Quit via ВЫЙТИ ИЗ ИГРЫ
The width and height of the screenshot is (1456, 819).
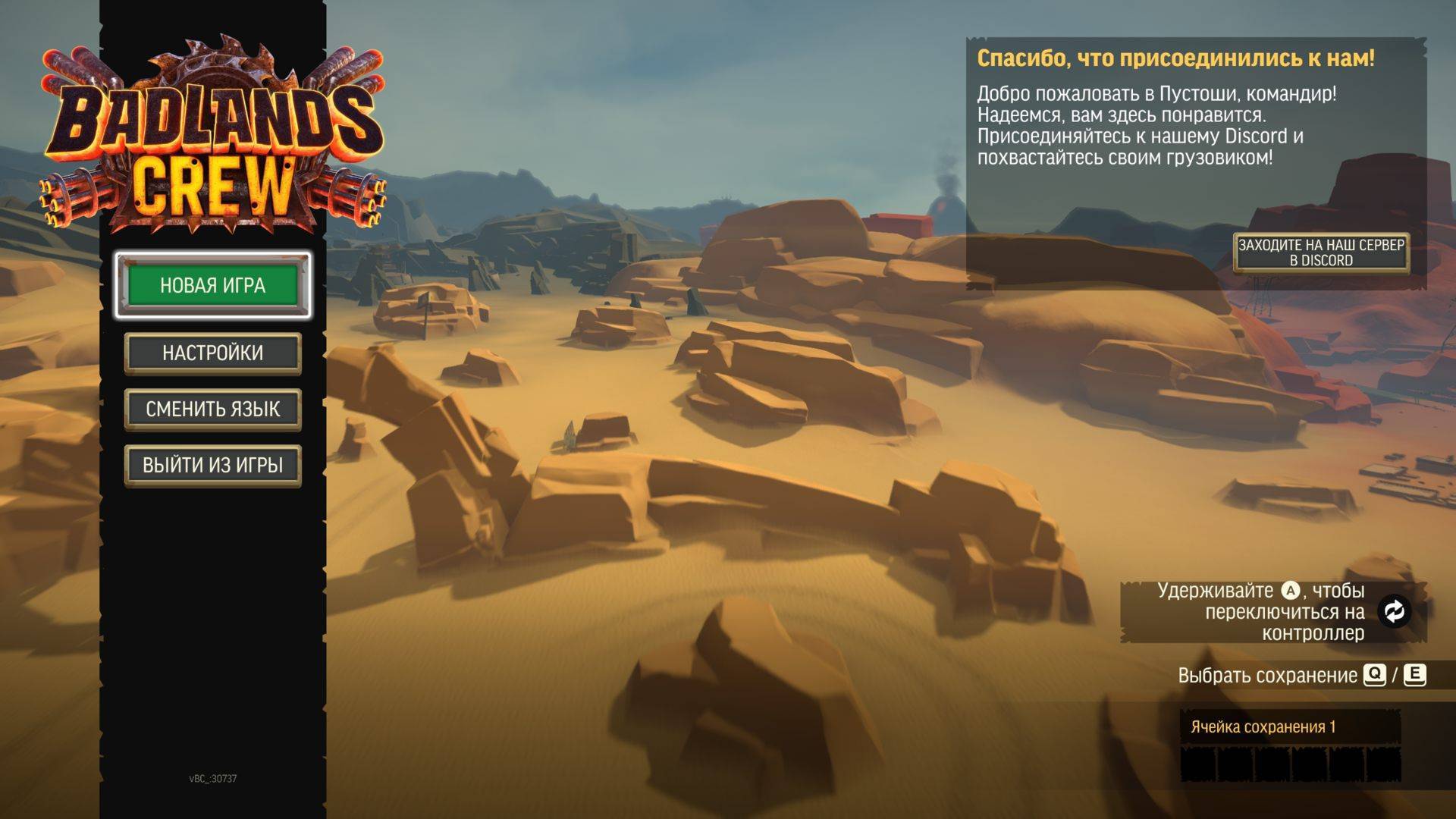212,465
